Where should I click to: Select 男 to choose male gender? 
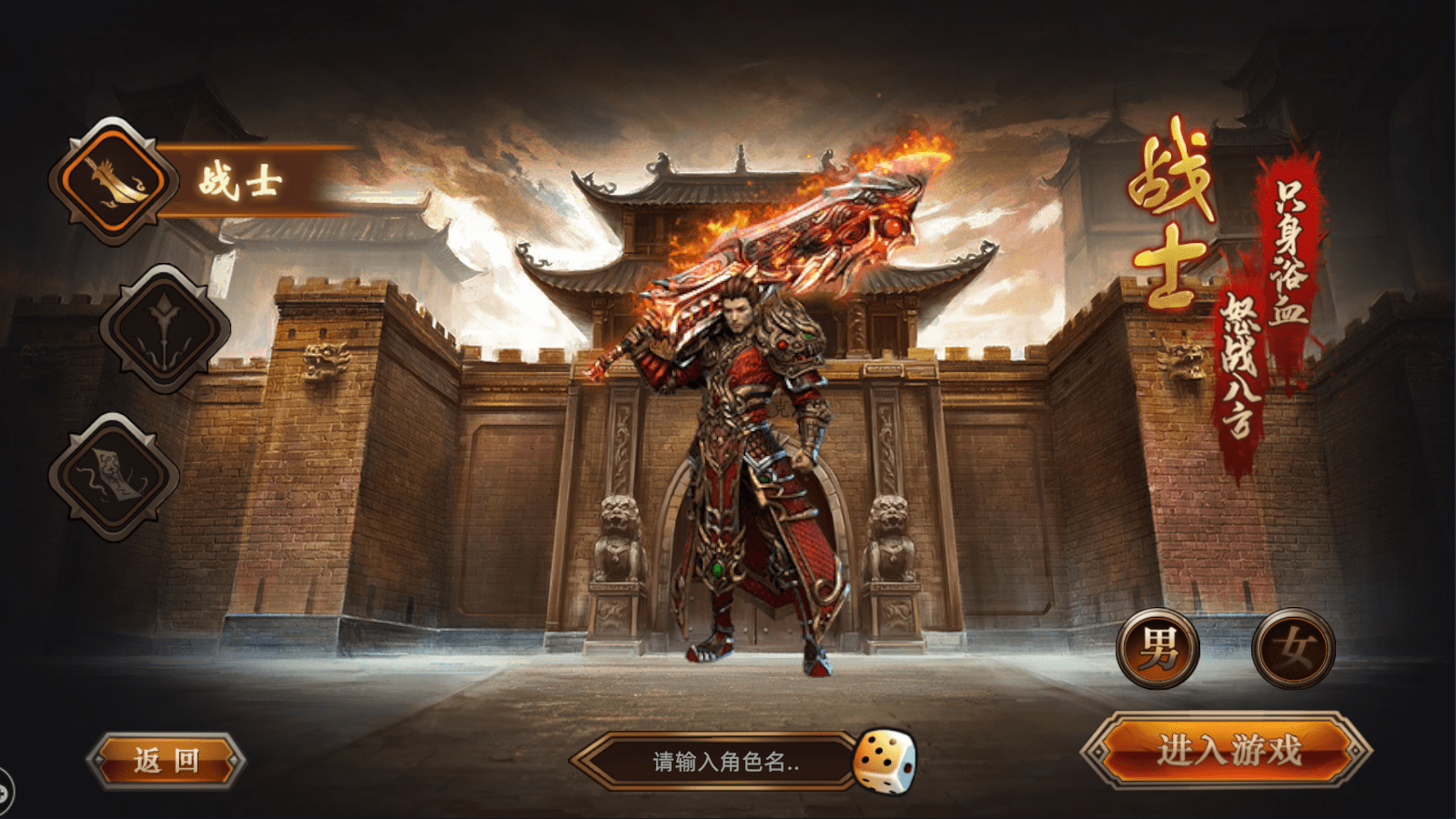tap(1158, 648)
